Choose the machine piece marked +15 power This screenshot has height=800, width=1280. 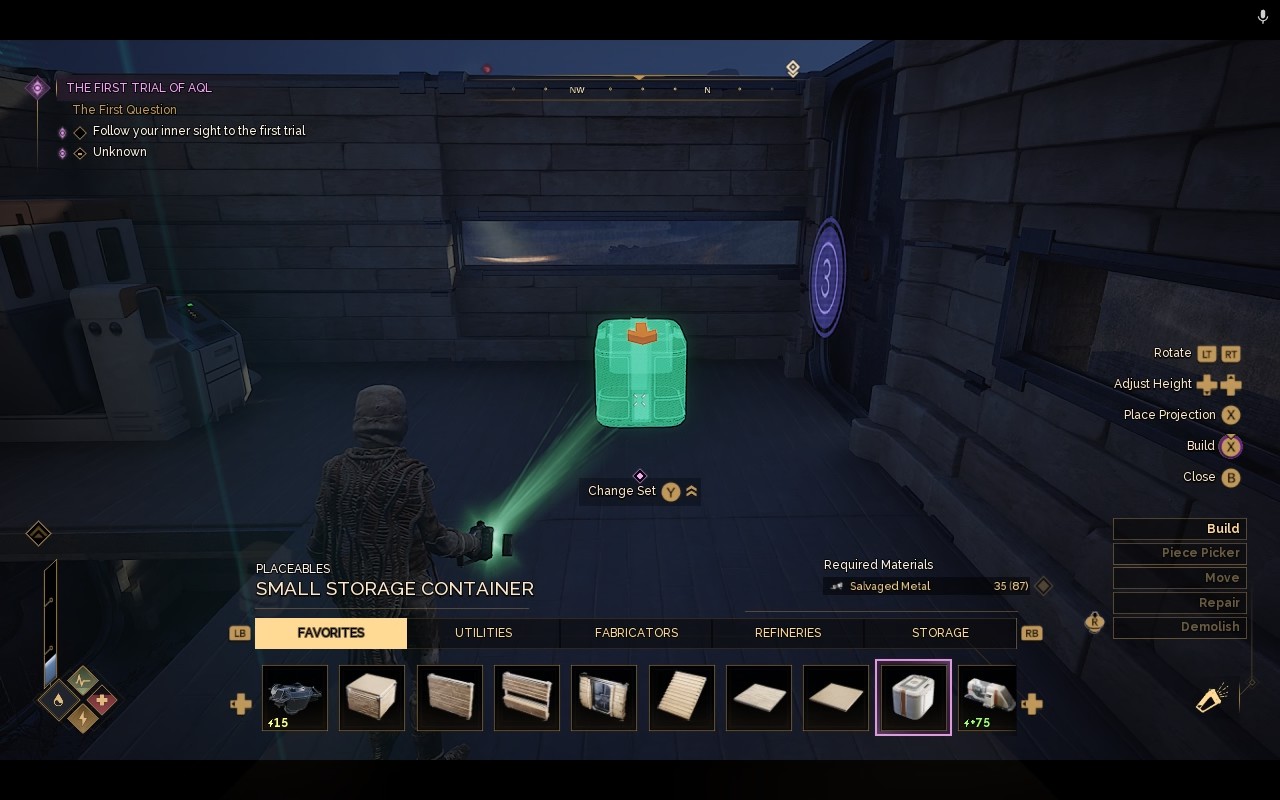point(295,698)
